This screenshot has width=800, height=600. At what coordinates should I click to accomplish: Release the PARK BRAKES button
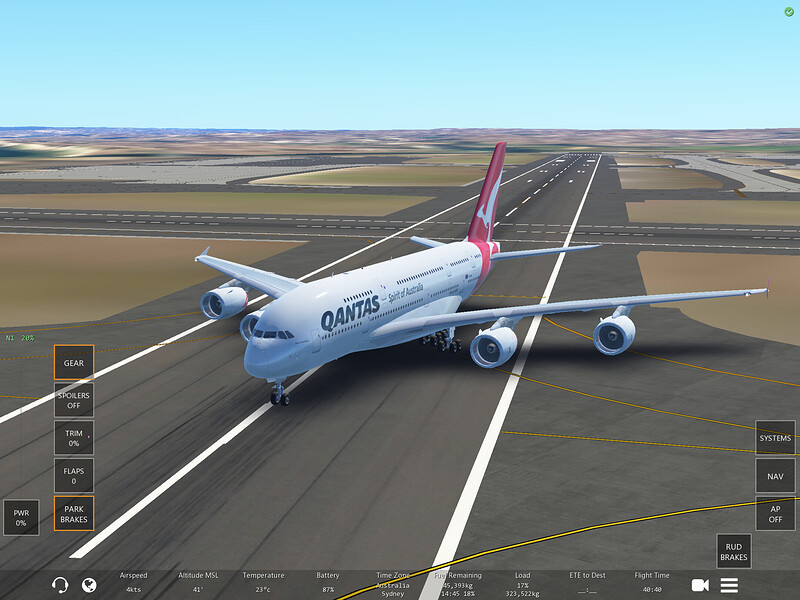(74, 513)
